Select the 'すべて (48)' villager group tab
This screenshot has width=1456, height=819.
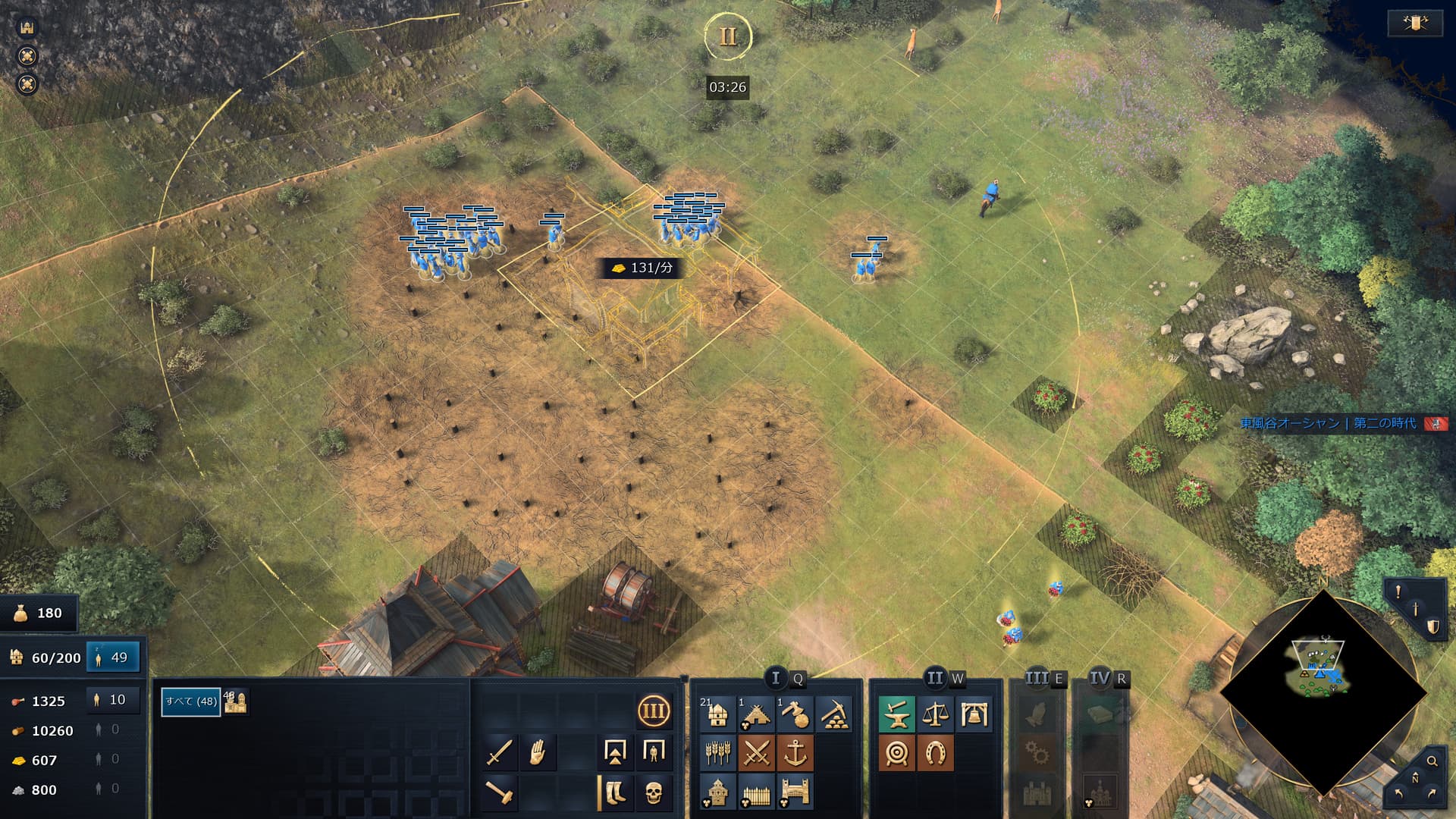coord(190,701)
